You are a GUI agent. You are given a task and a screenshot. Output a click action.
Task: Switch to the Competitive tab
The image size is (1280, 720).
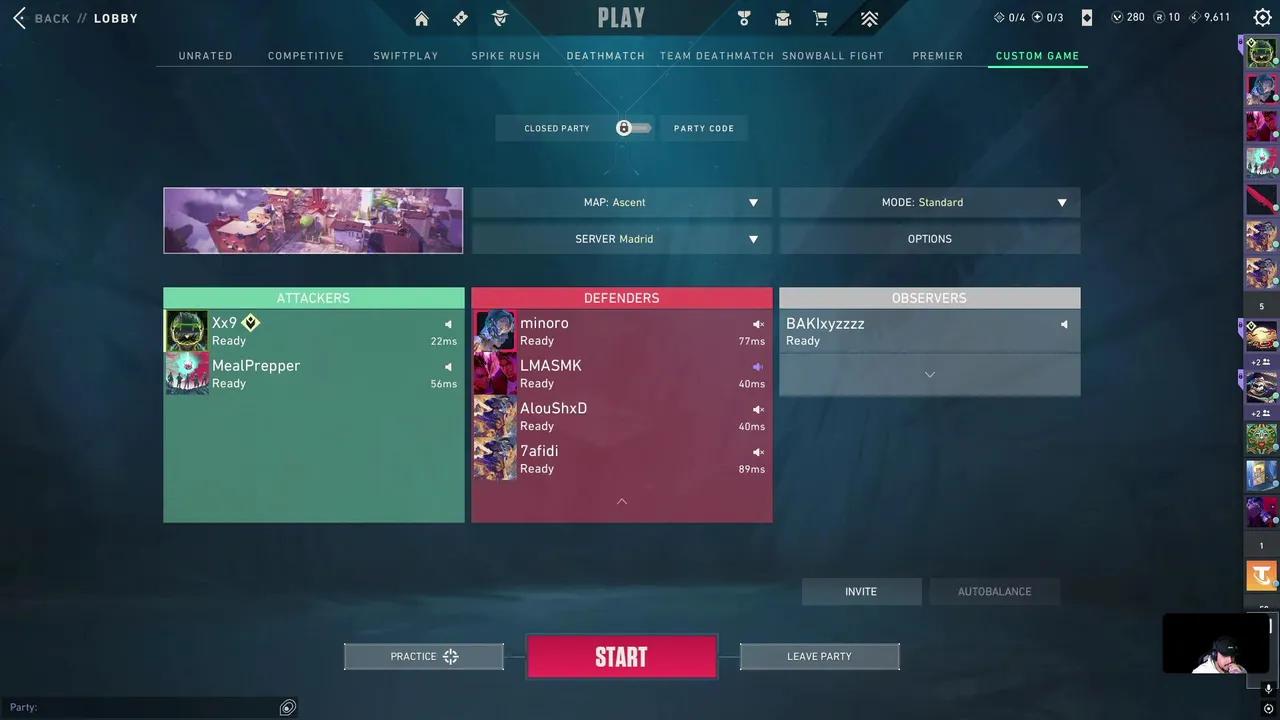(x=306, y=56)
